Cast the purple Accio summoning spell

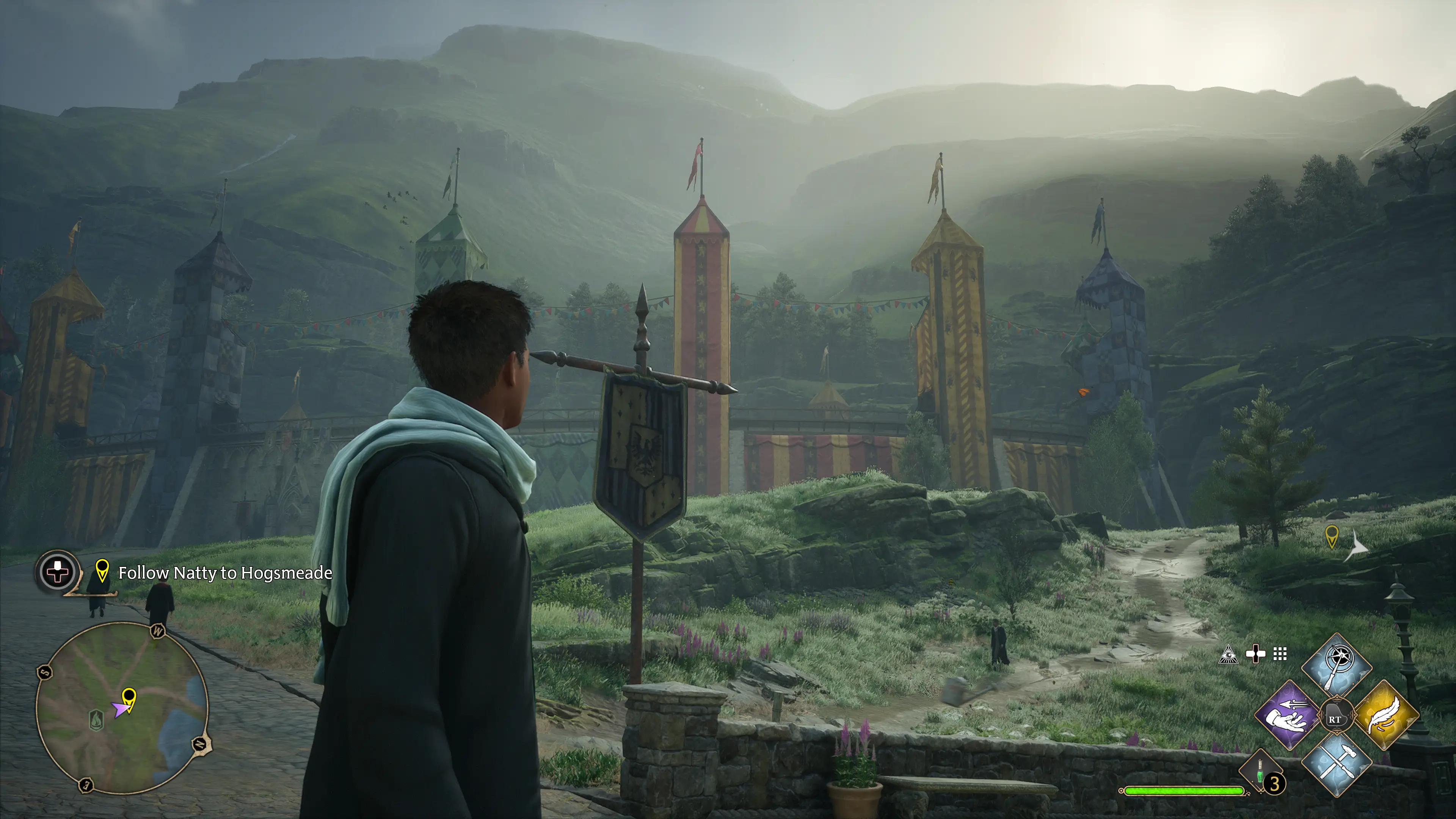[1288, 715]
